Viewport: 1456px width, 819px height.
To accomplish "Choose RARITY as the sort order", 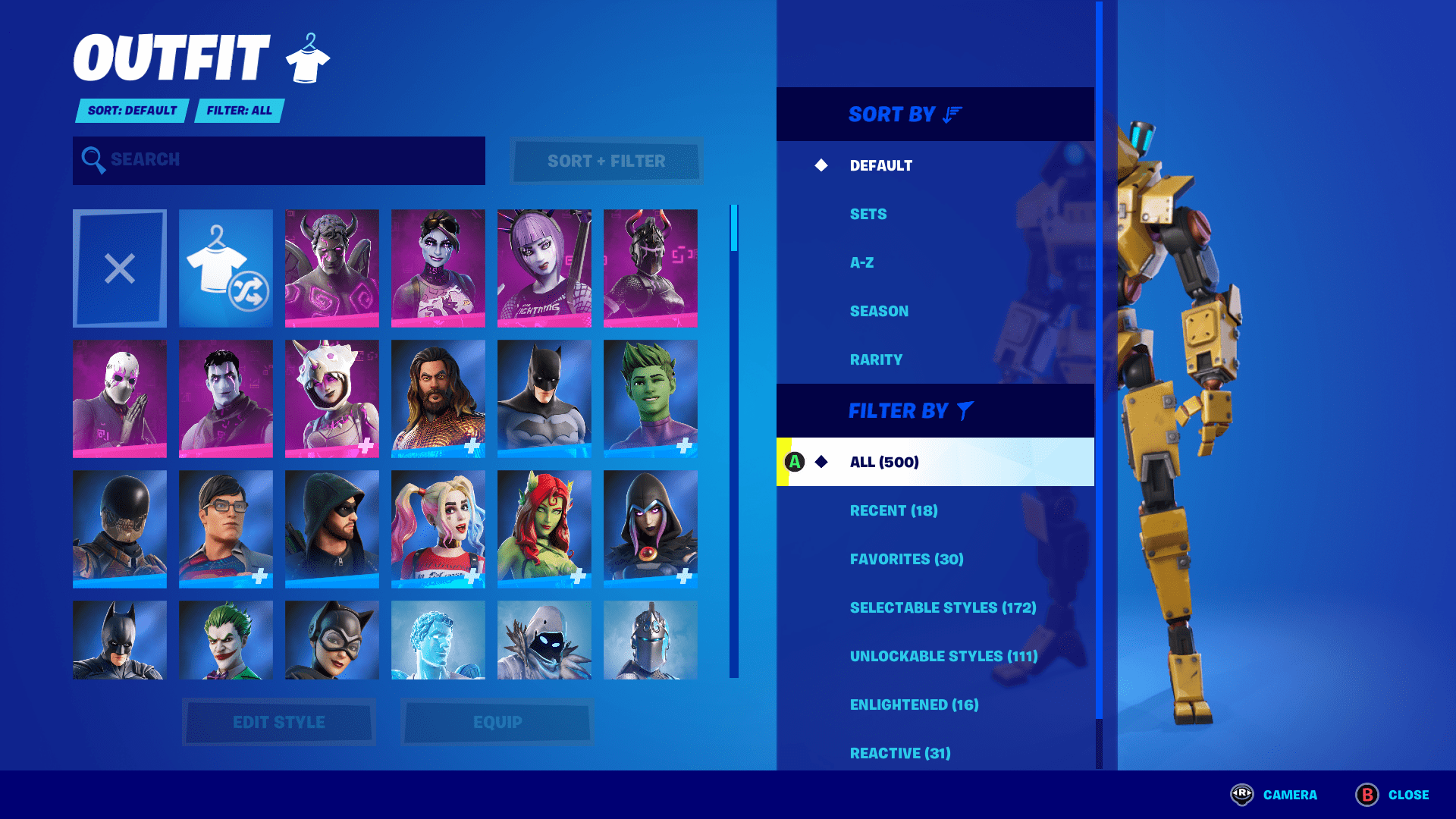I will [x=876, y=359].
